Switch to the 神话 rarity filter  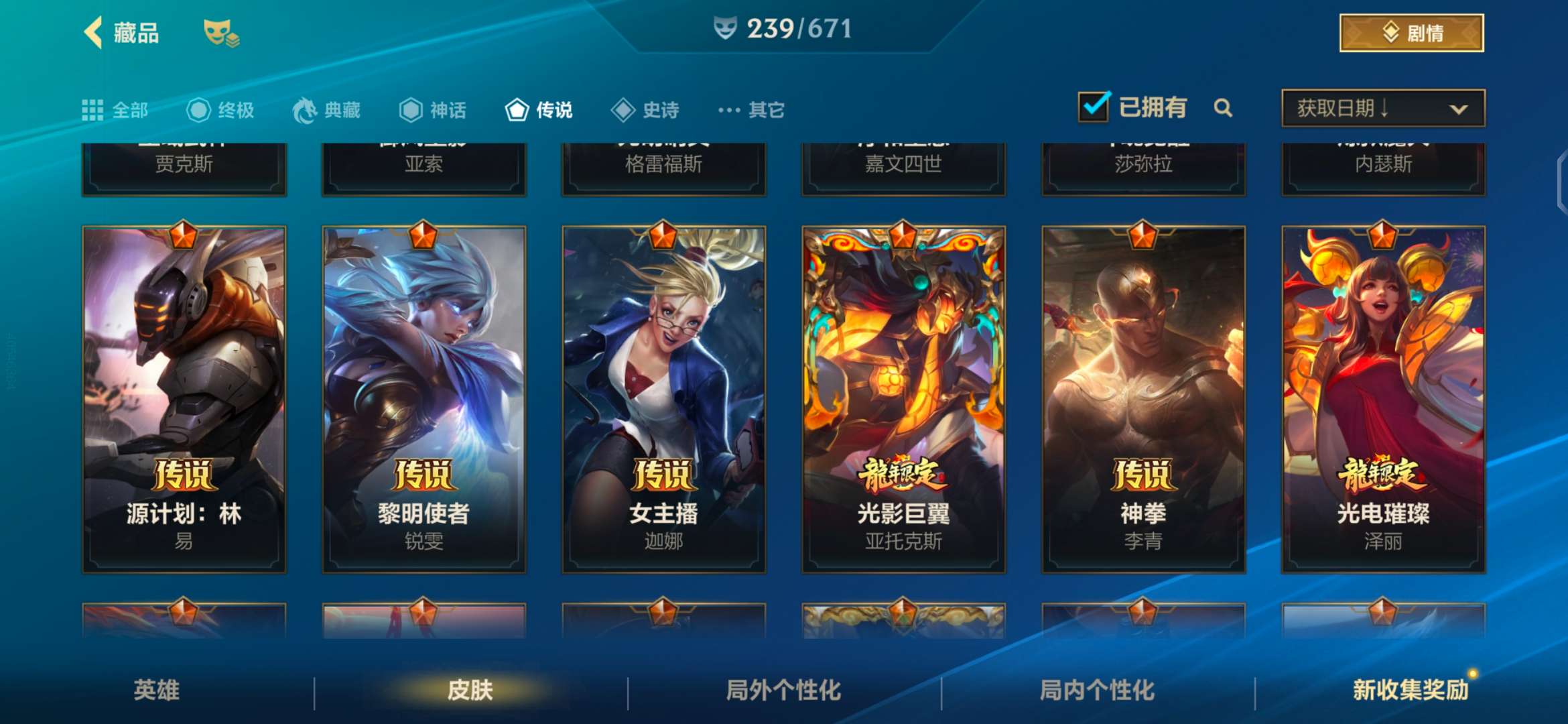(433, 110)
